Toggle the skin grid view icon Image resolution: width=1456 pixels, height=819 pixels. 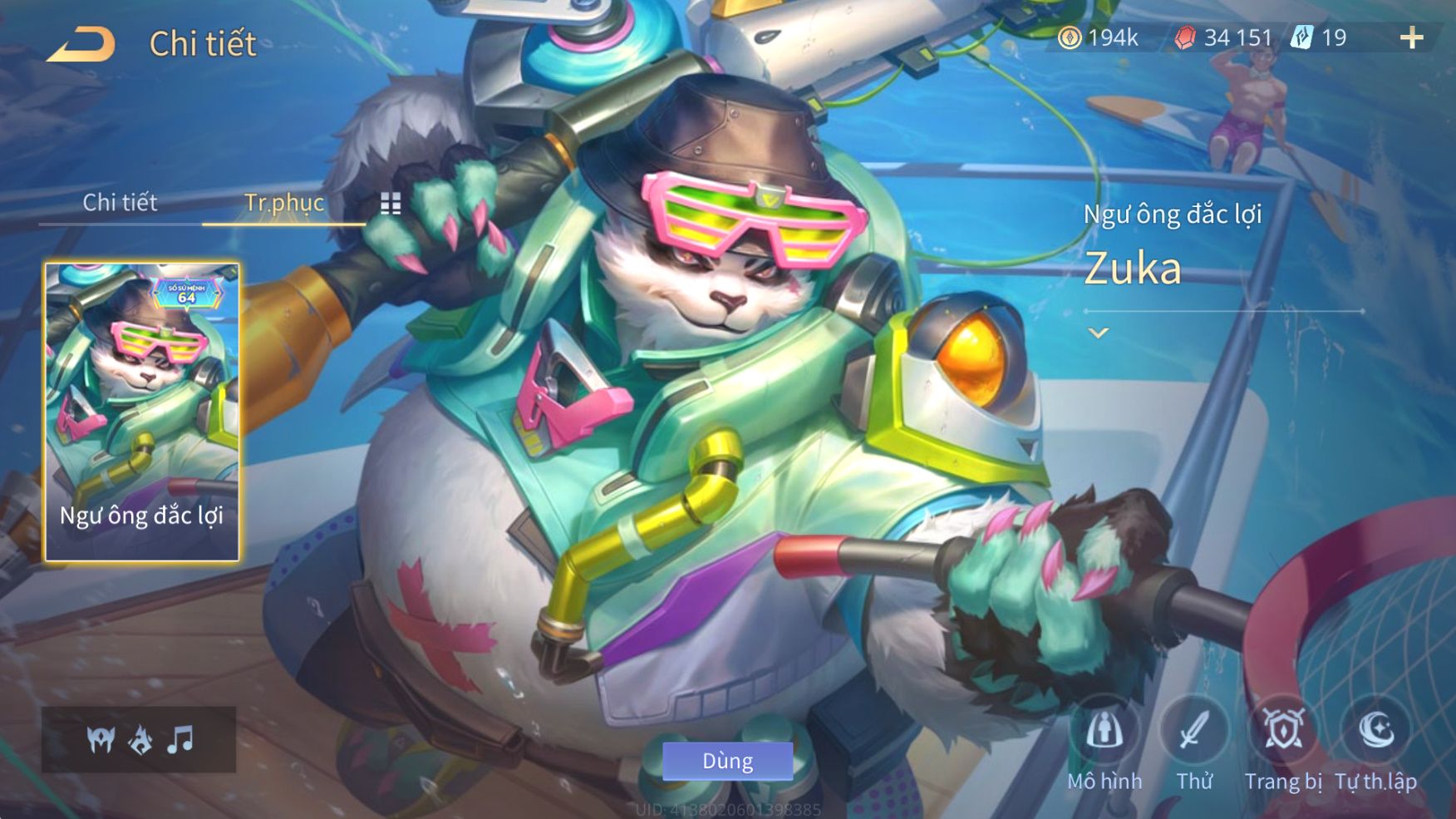click(x=391, y=204)
